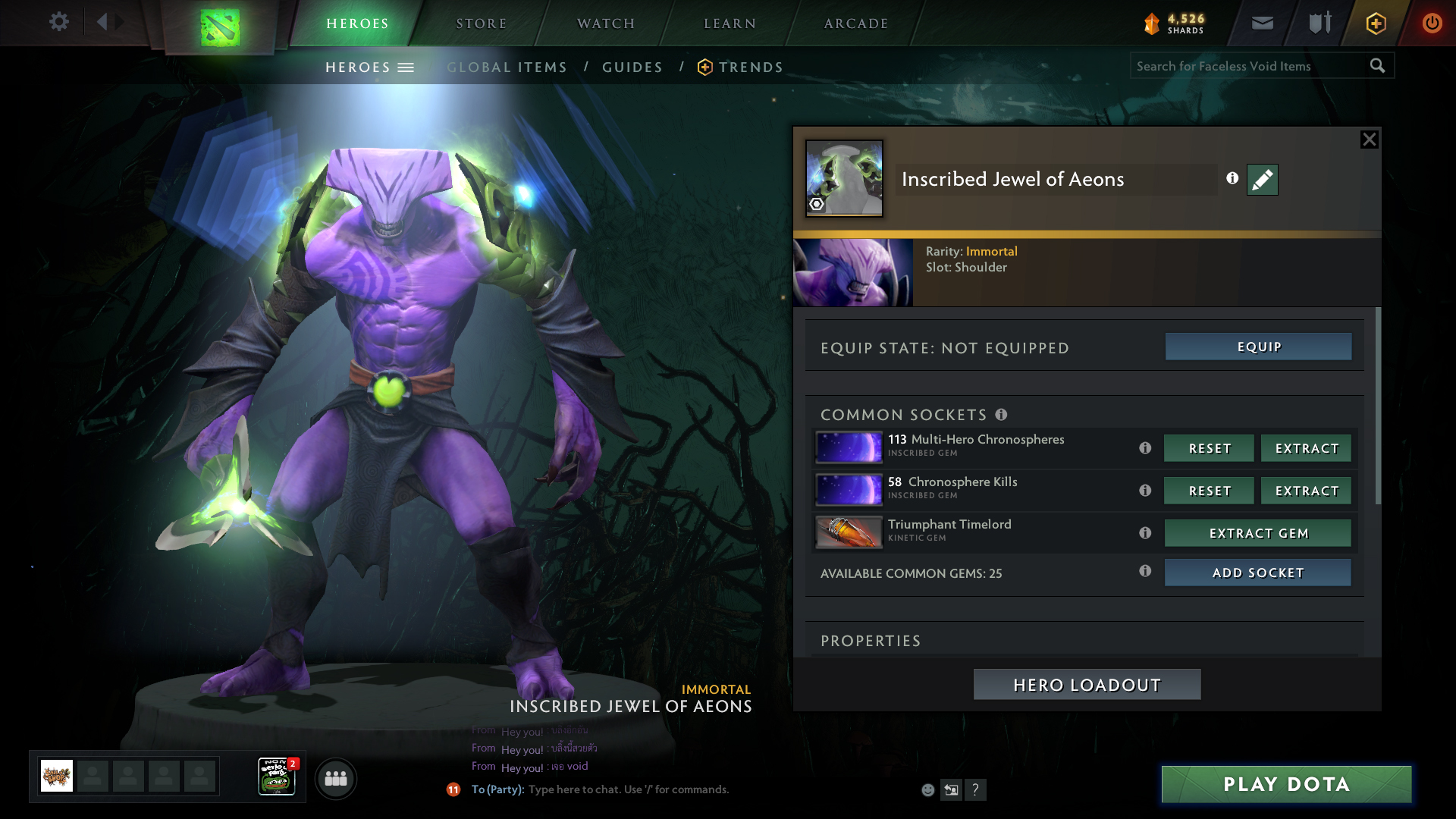Open the Arcade tab
The height and width of the screenshot is (819, 1456).
855,24
